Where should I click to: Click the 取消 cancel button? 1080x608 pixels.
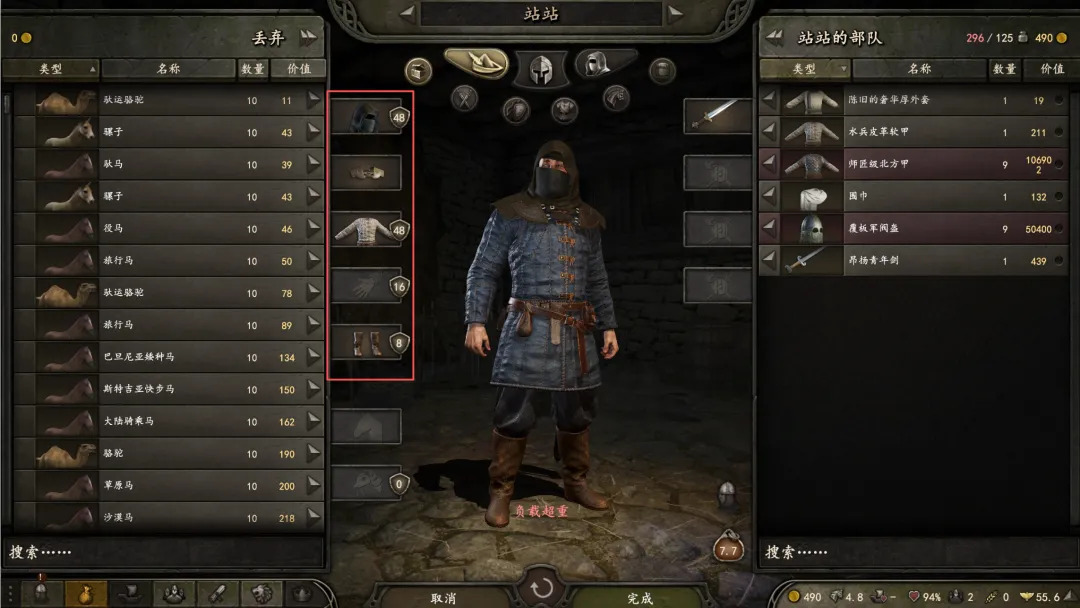tap(443, 597)
